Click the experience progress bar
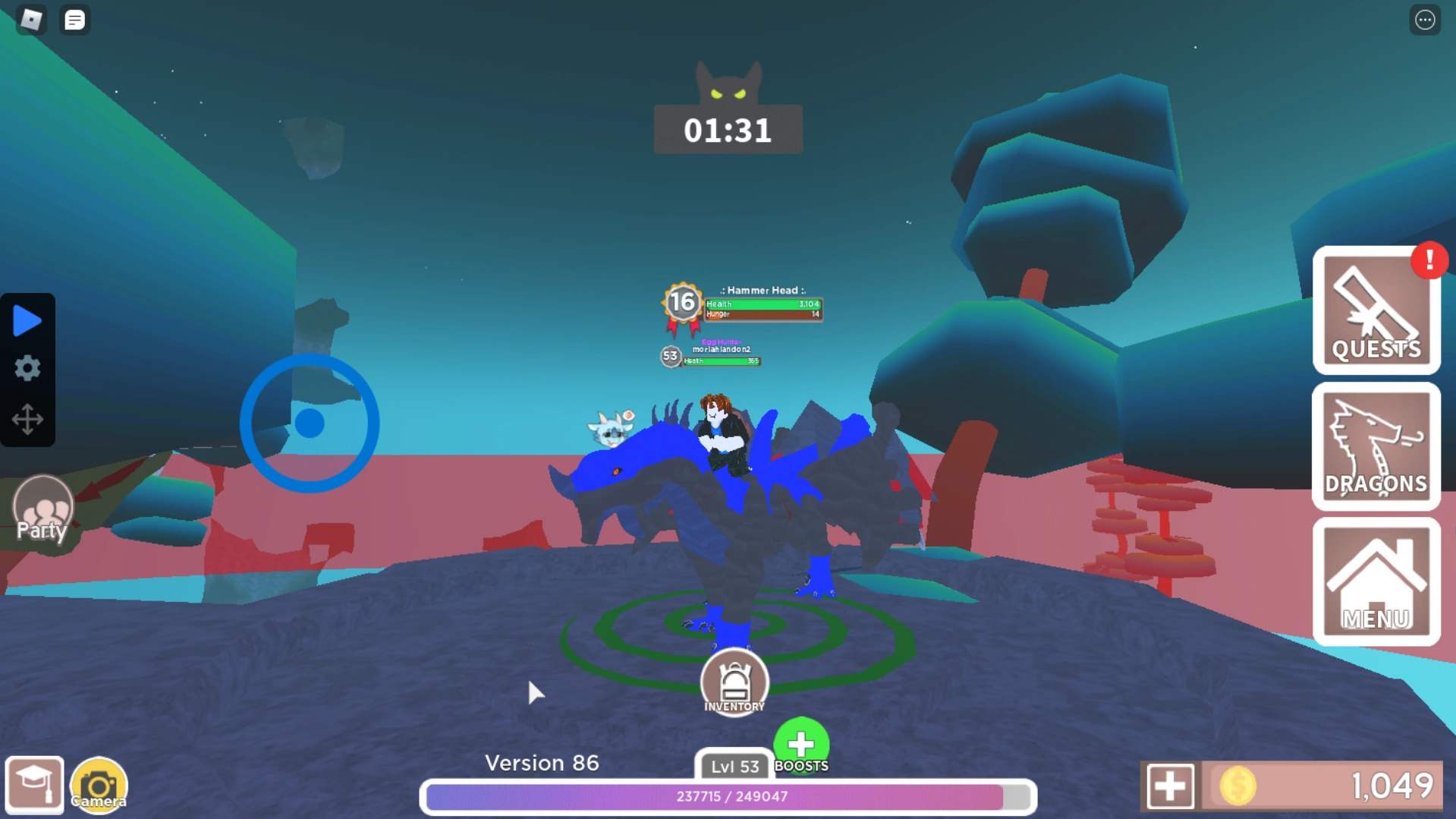 [728, 797]
